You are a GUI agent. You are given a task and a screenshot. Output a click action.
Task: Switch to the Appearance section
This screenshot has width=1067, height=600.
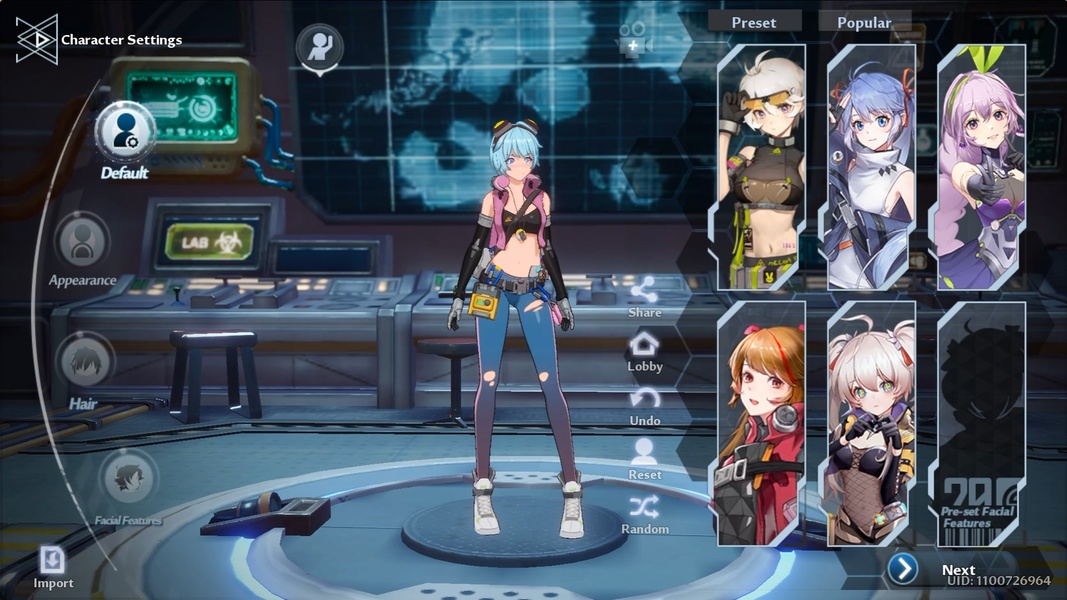[x=83, y=242]
